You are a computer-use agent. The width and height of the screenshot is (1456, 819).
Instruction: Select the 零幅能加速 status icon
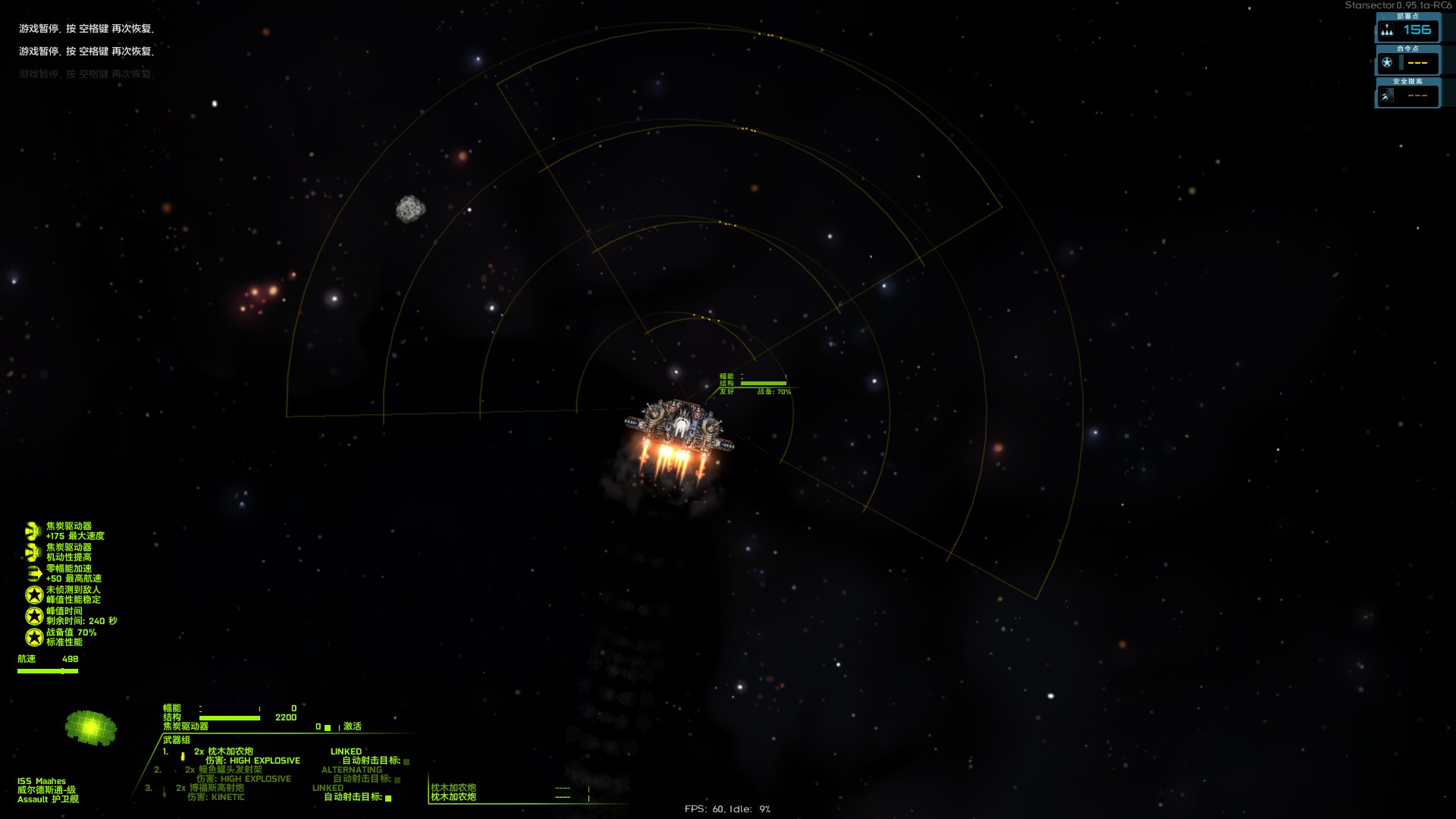[x=34, y=573]
